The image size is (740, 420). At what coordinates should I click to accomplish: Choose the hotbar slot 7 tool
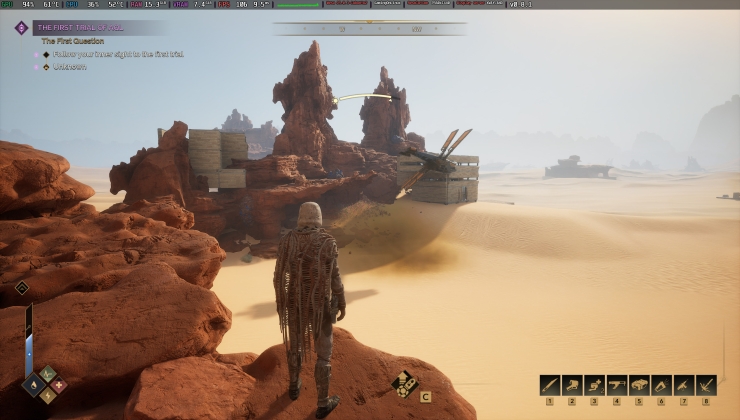tap(684, 385)
